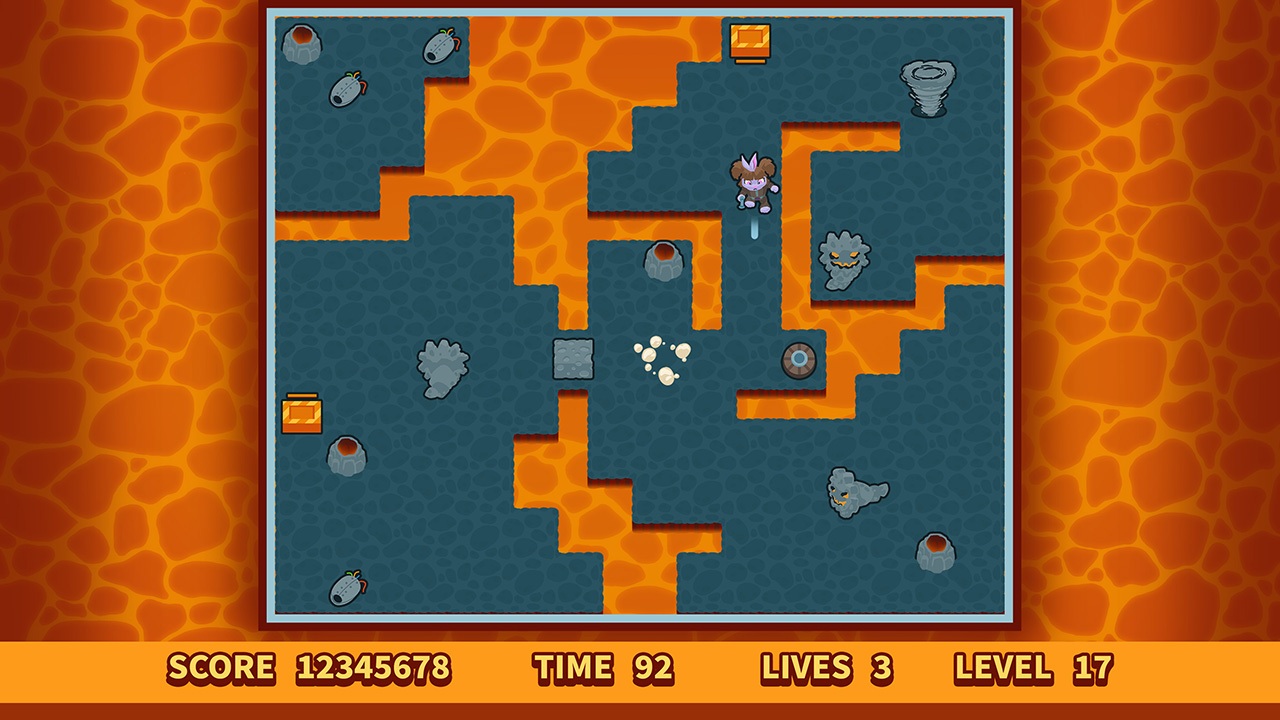Click the round wheel mine

pyautogui.click(x=797, y=360)
